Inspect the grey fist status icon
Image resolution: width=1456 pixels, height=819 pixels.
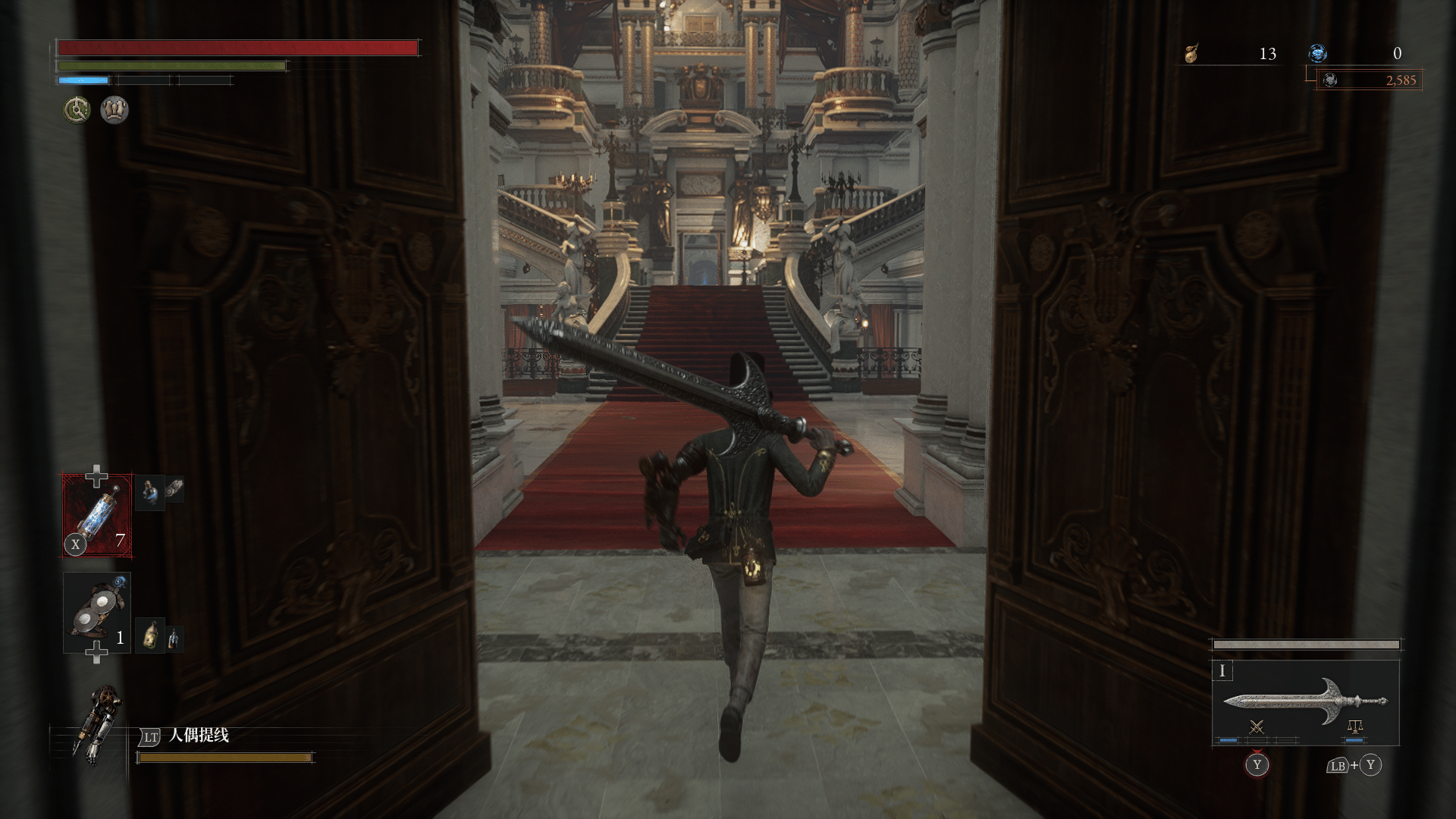(x=115, y=110)
